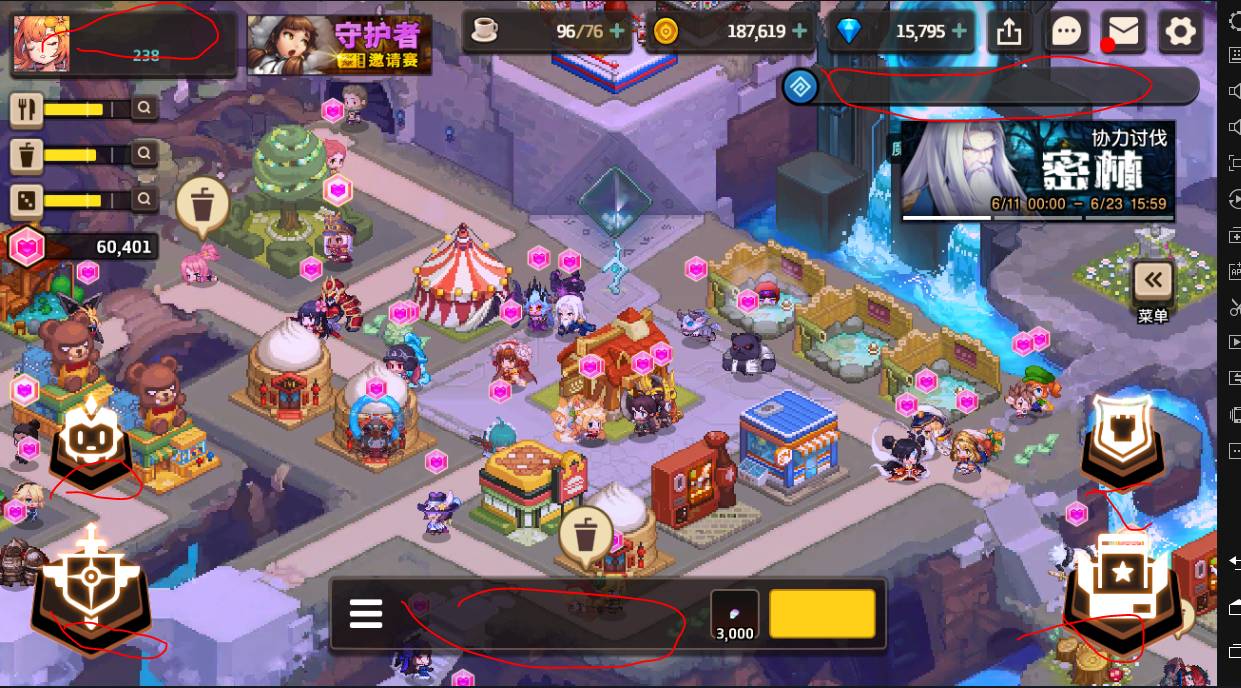Open the hamburger list menu
Image resolution: width=1241 pixels, height=688 pixels.
[x=366, y=613]
